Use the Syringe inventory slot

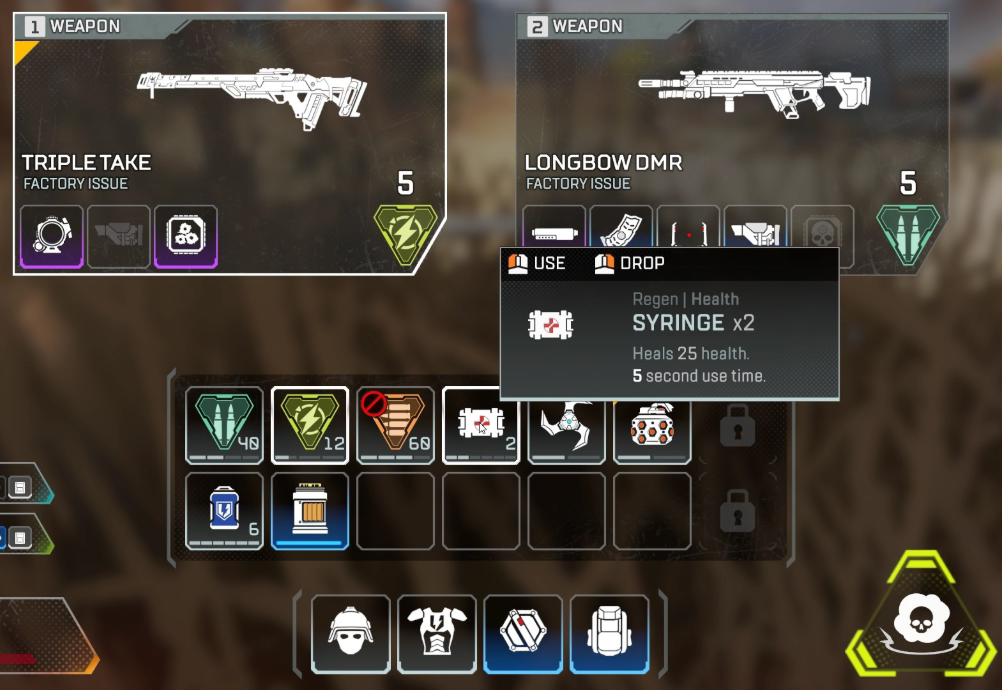point(481,426)
